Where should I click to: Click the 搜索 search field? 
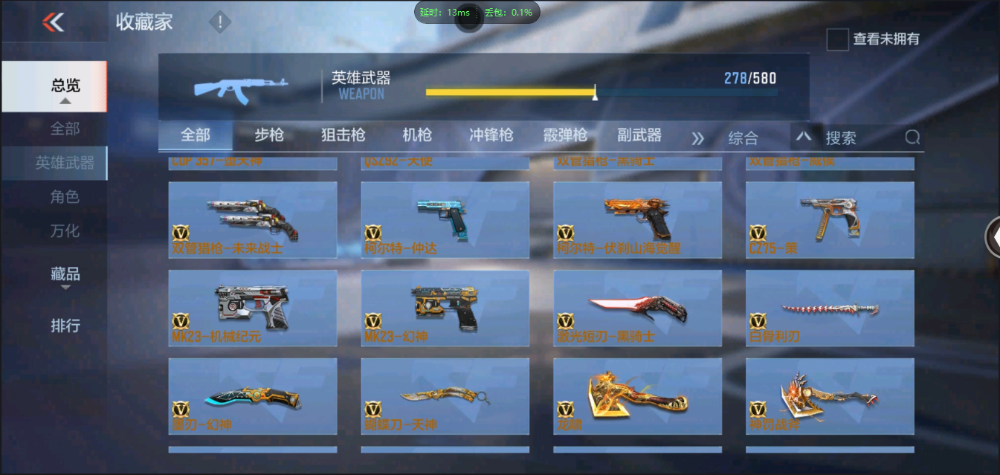[x=860, y=138]
